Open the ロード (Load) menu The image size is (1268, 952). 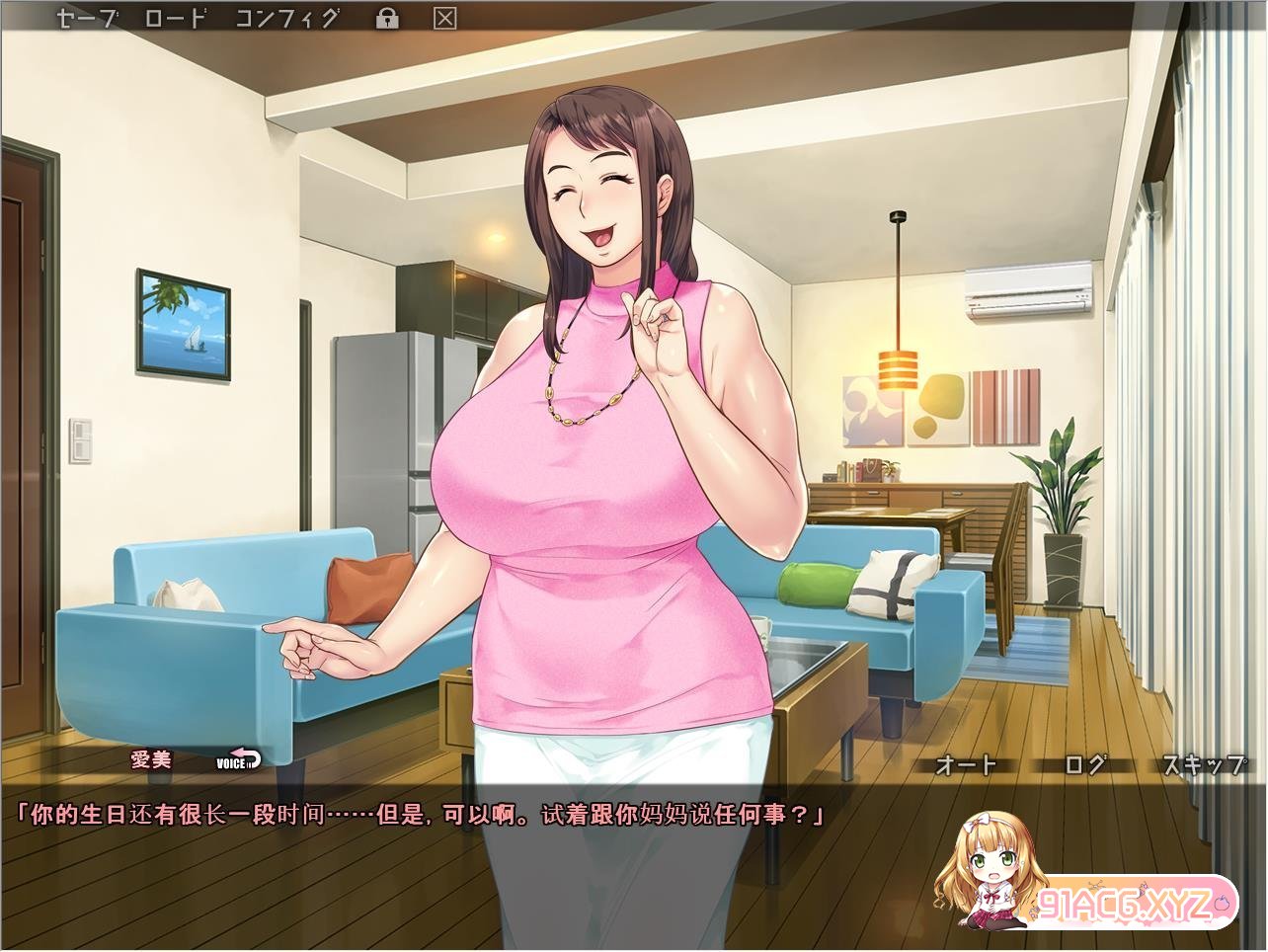tap(174, 17)
